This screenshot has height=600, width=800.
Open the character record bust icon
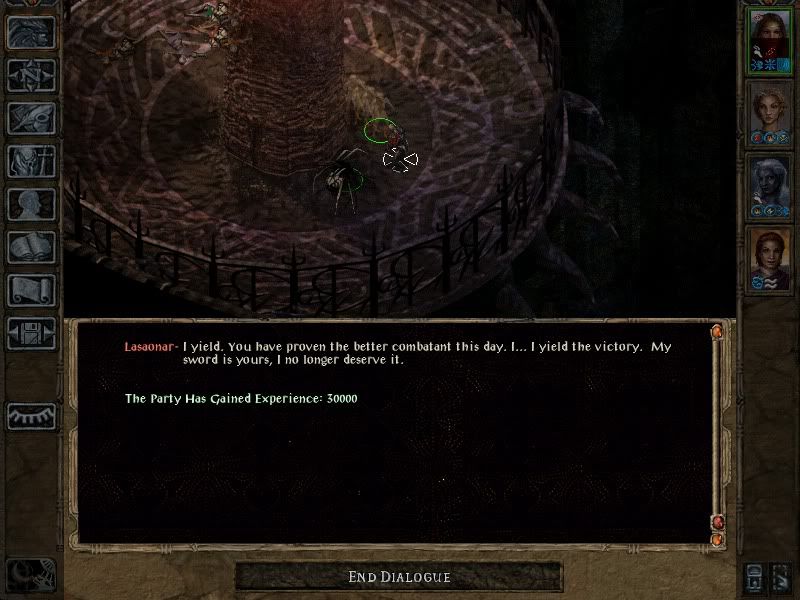click(x=31, y=204)
